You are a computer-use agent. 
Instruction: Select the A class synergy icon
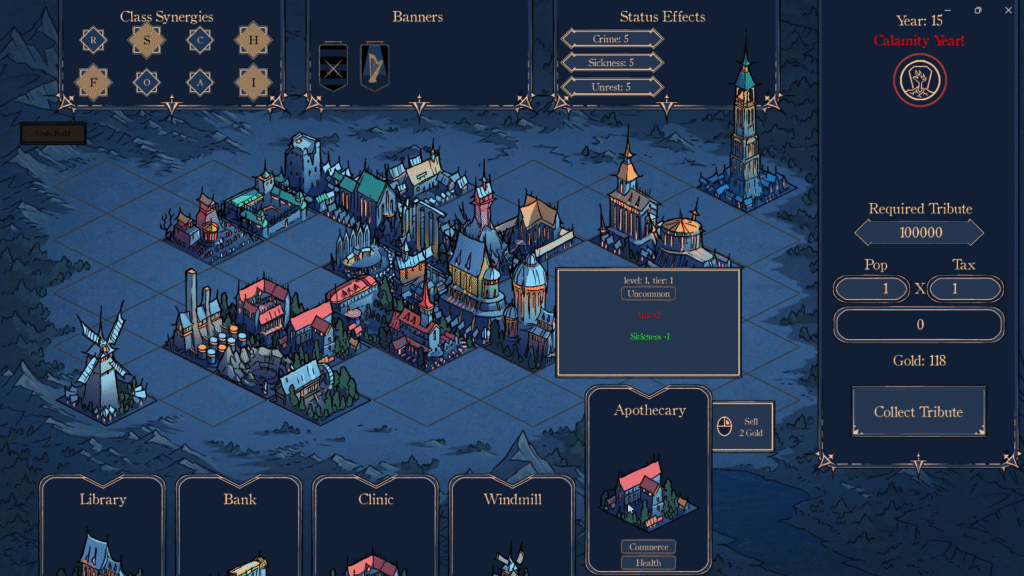(x=200, y=82)
